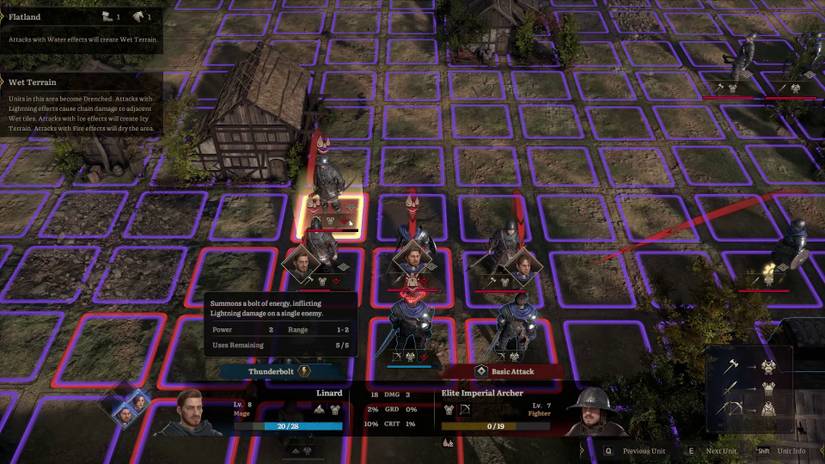Open the Unit Info panel
The width and height of the screenshot is (825, 464).
point(783,451)
